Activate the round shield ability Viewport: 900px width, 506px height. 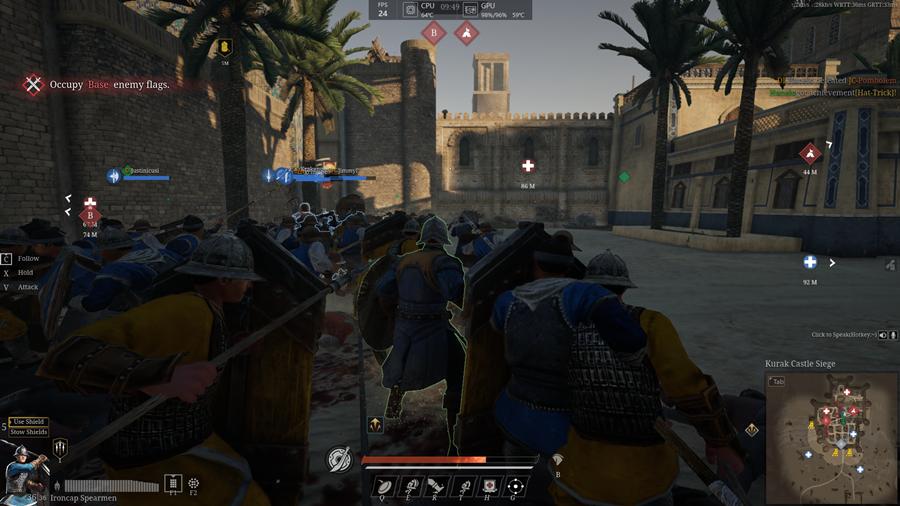[x=384, y=487]
